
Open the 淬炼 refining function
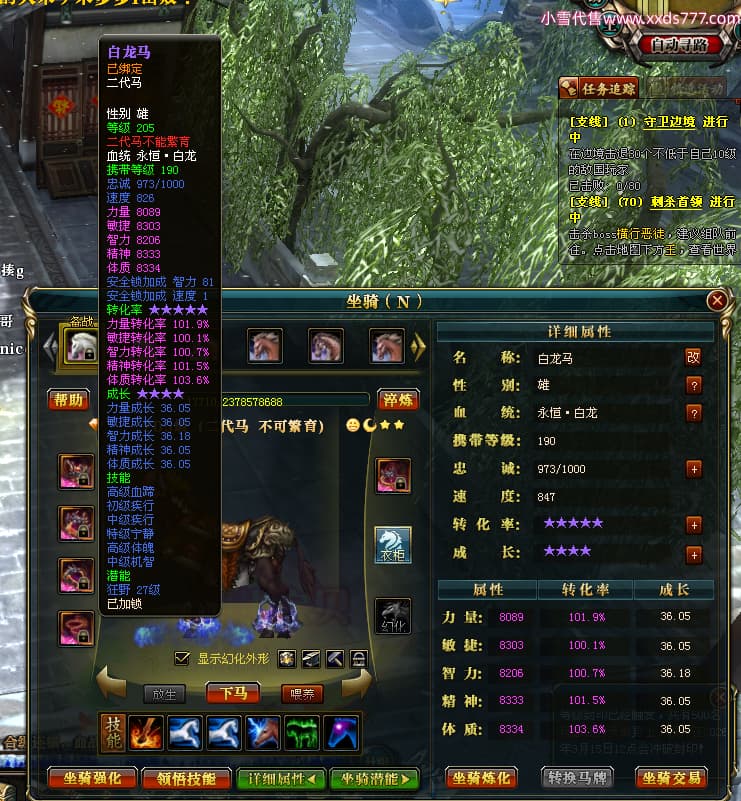tap(397, 400)
